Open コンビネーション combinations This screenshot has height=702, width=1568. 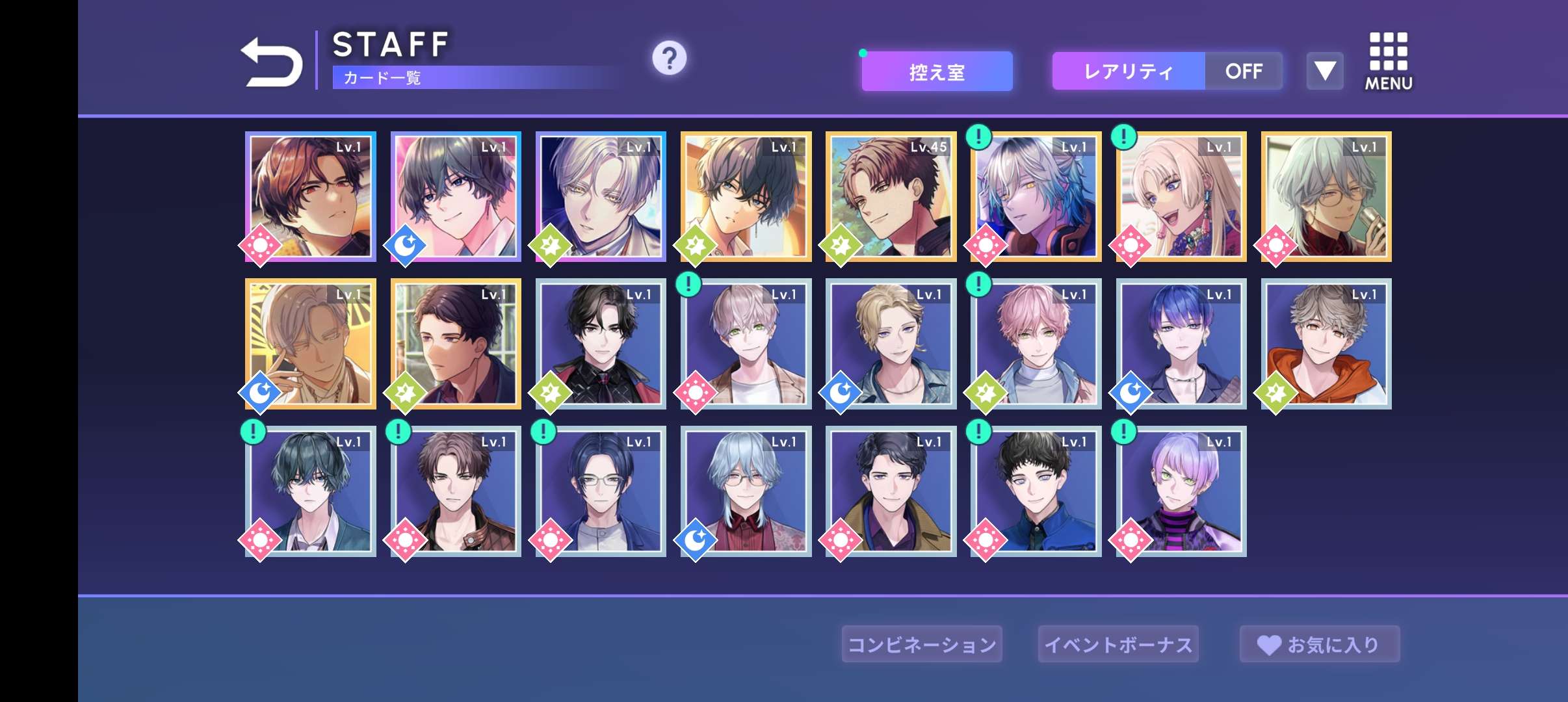pyautogui.click(x=922, y=644)
